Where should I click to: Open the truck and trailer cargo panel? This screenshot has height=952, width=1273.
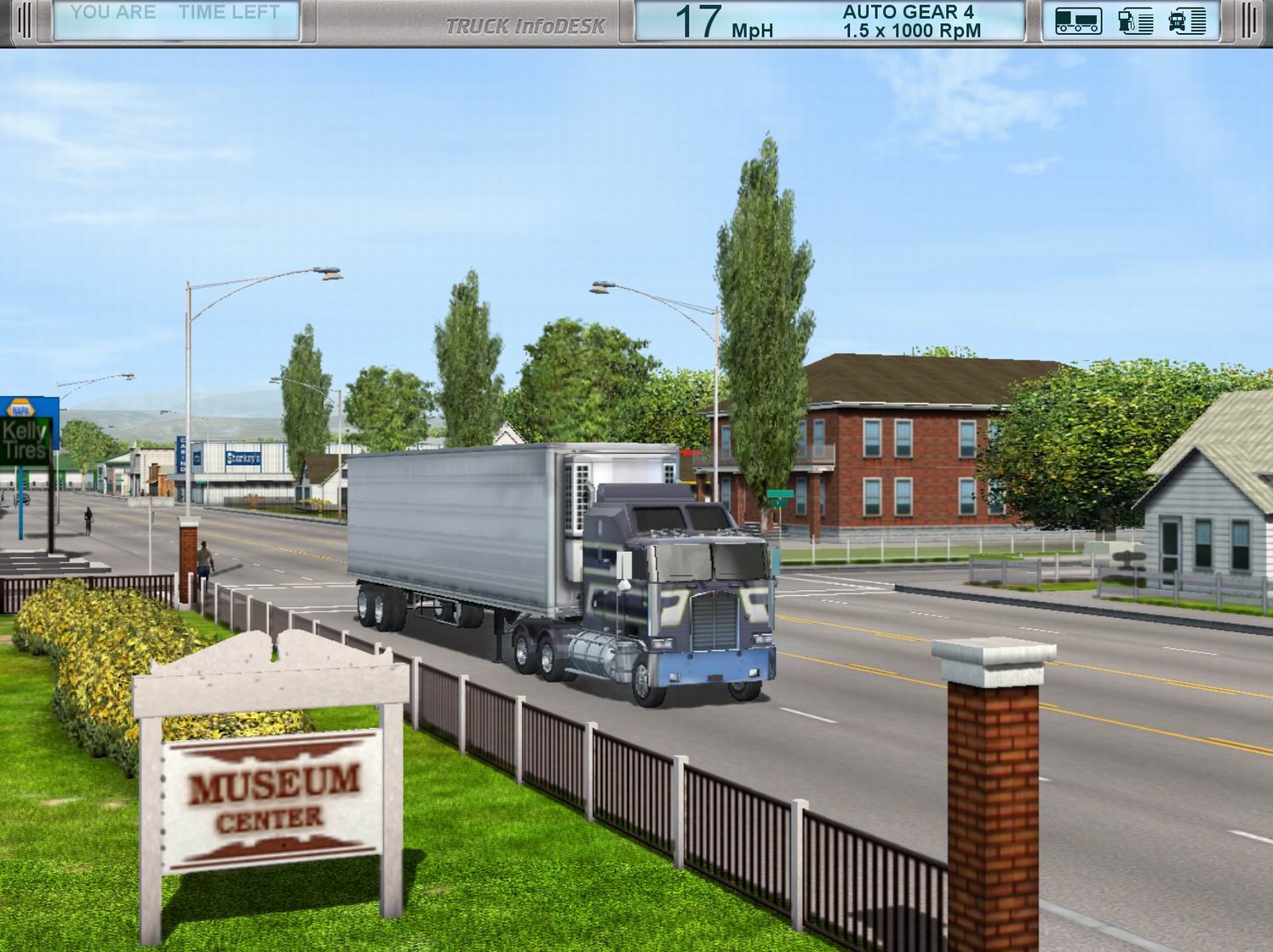(1077, 21)
